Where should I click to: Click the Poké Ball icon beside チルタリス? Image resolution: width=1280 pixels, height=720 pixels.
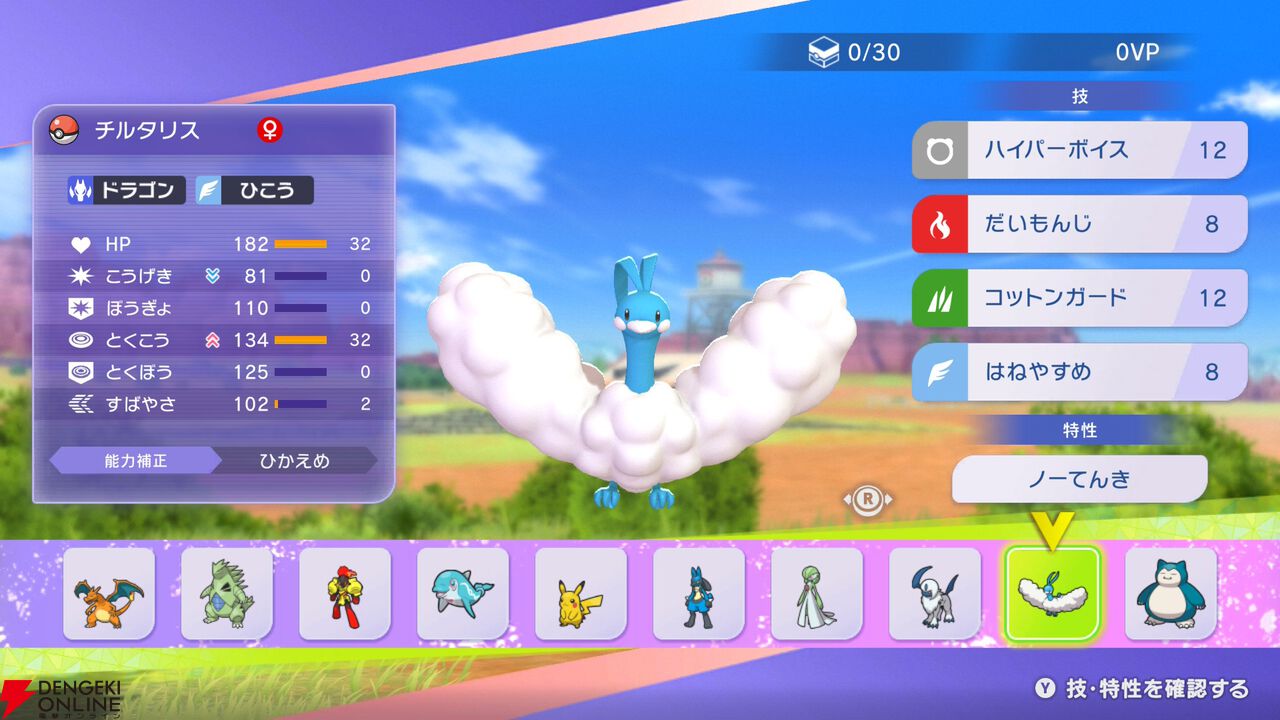pos(62,129)
